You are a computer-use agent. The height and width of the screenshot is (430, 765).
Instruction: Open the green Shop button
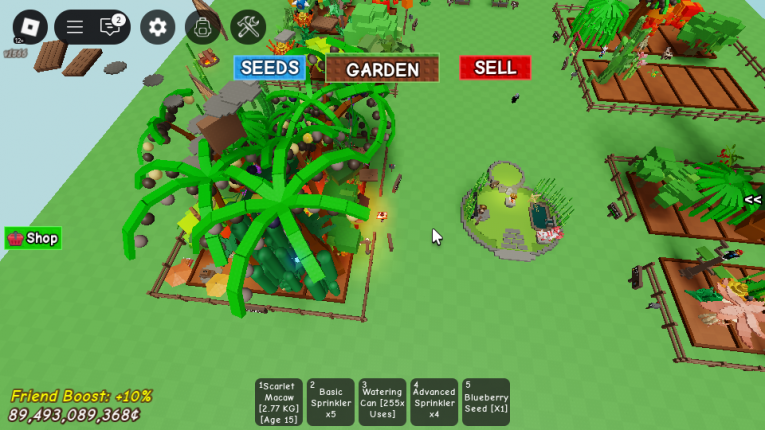[x=33, y=238]
